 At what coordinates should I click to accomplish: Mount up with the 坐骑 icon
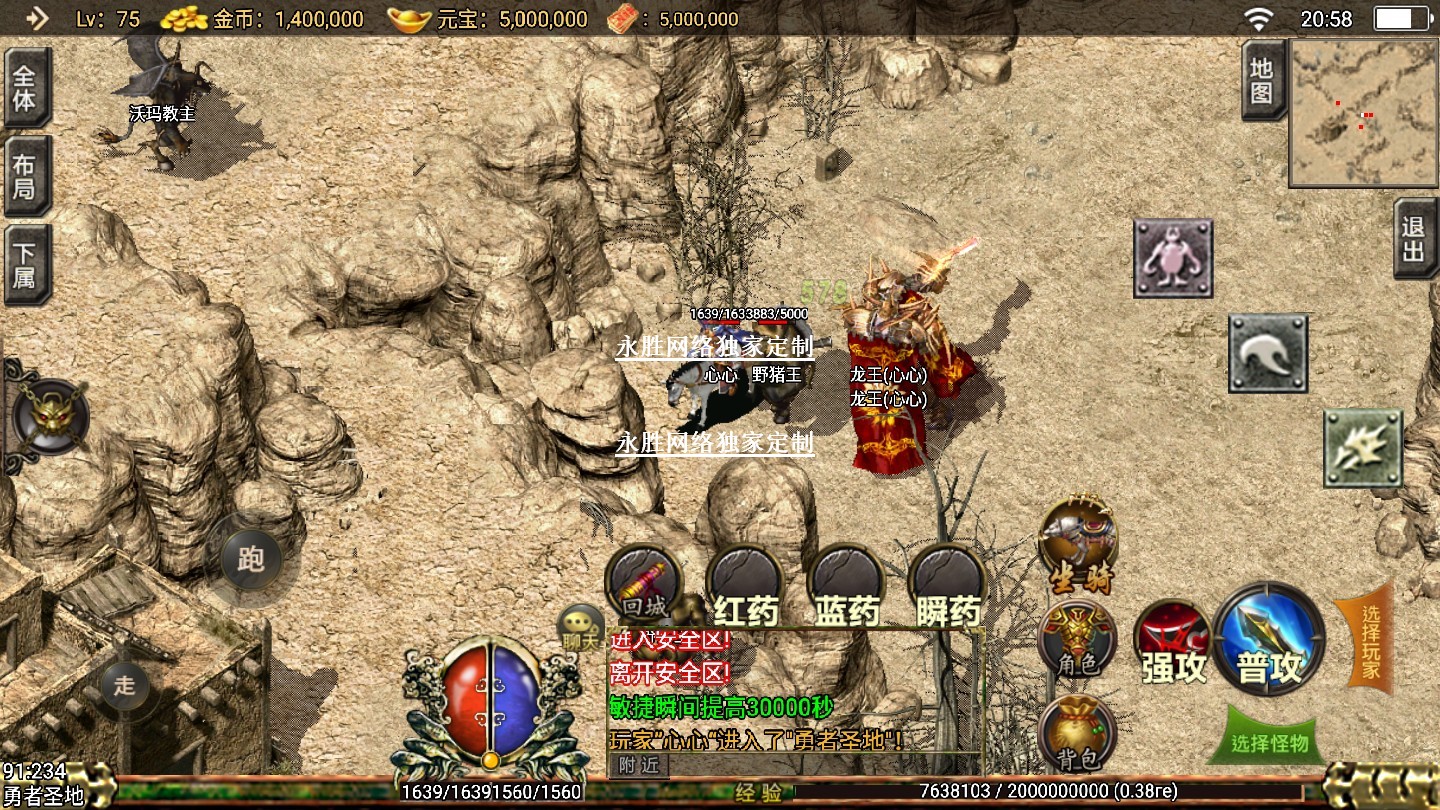click(x=1078, y=545)
